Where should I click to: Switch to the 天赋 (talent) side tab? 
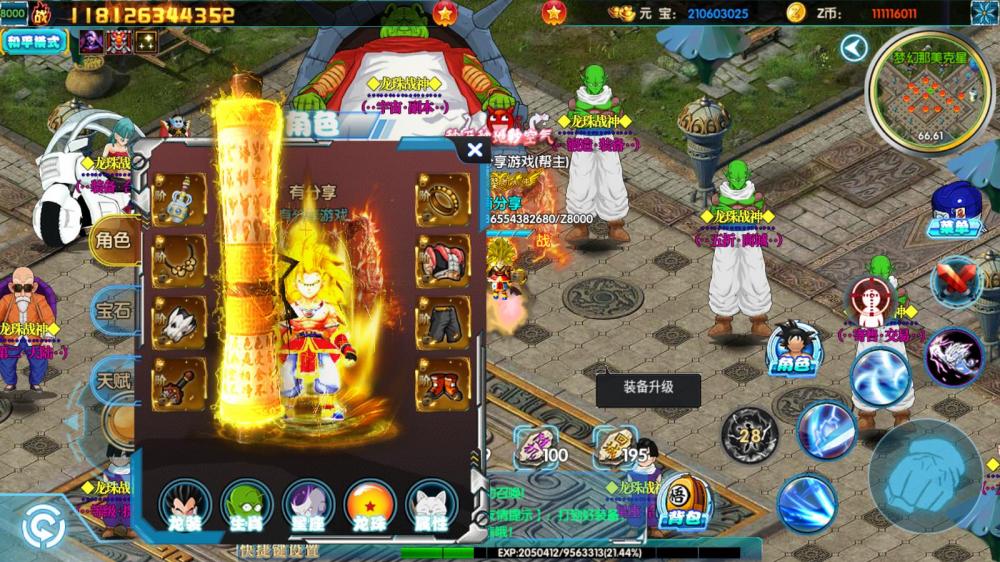(113, 380)
